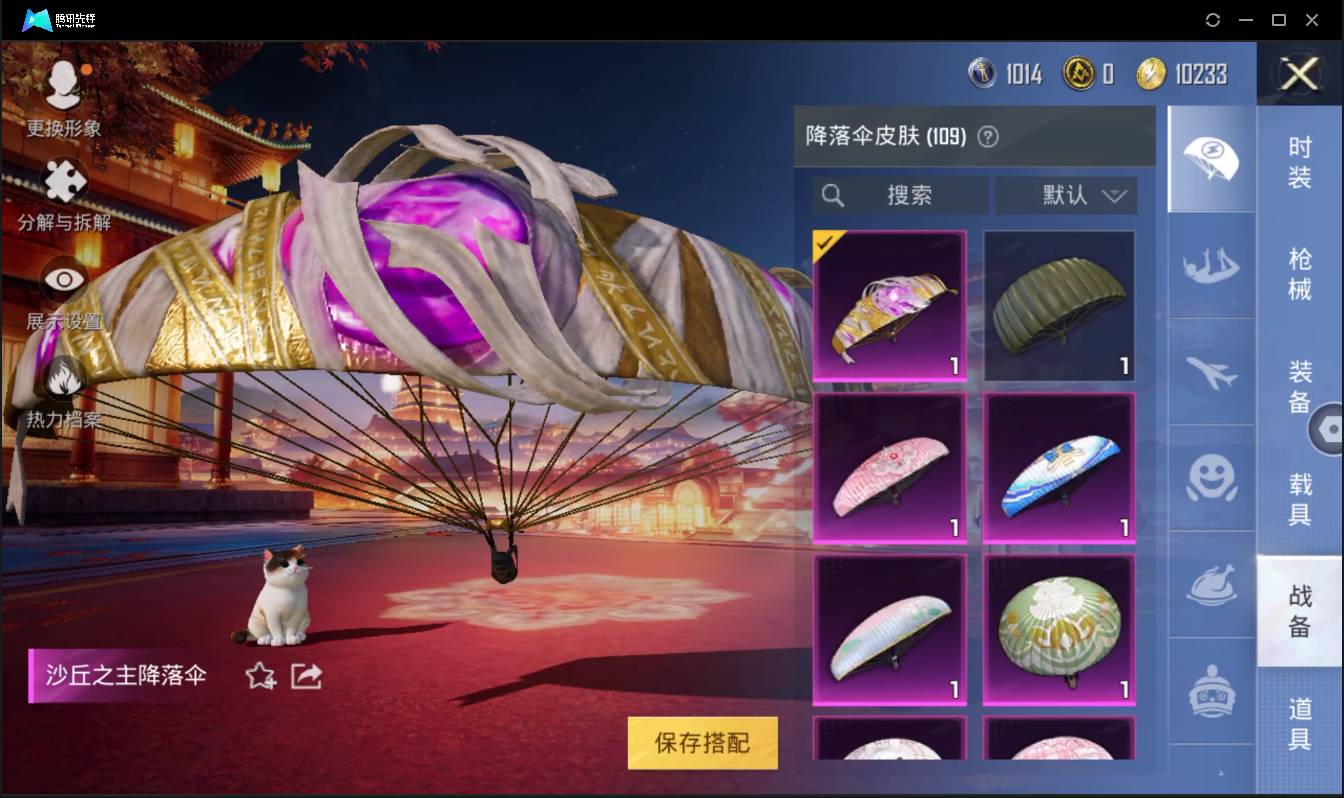This screenshot has height=798, width=1344.
Task: Open 展示设置 via the eye icon
Action: [63, 279]
